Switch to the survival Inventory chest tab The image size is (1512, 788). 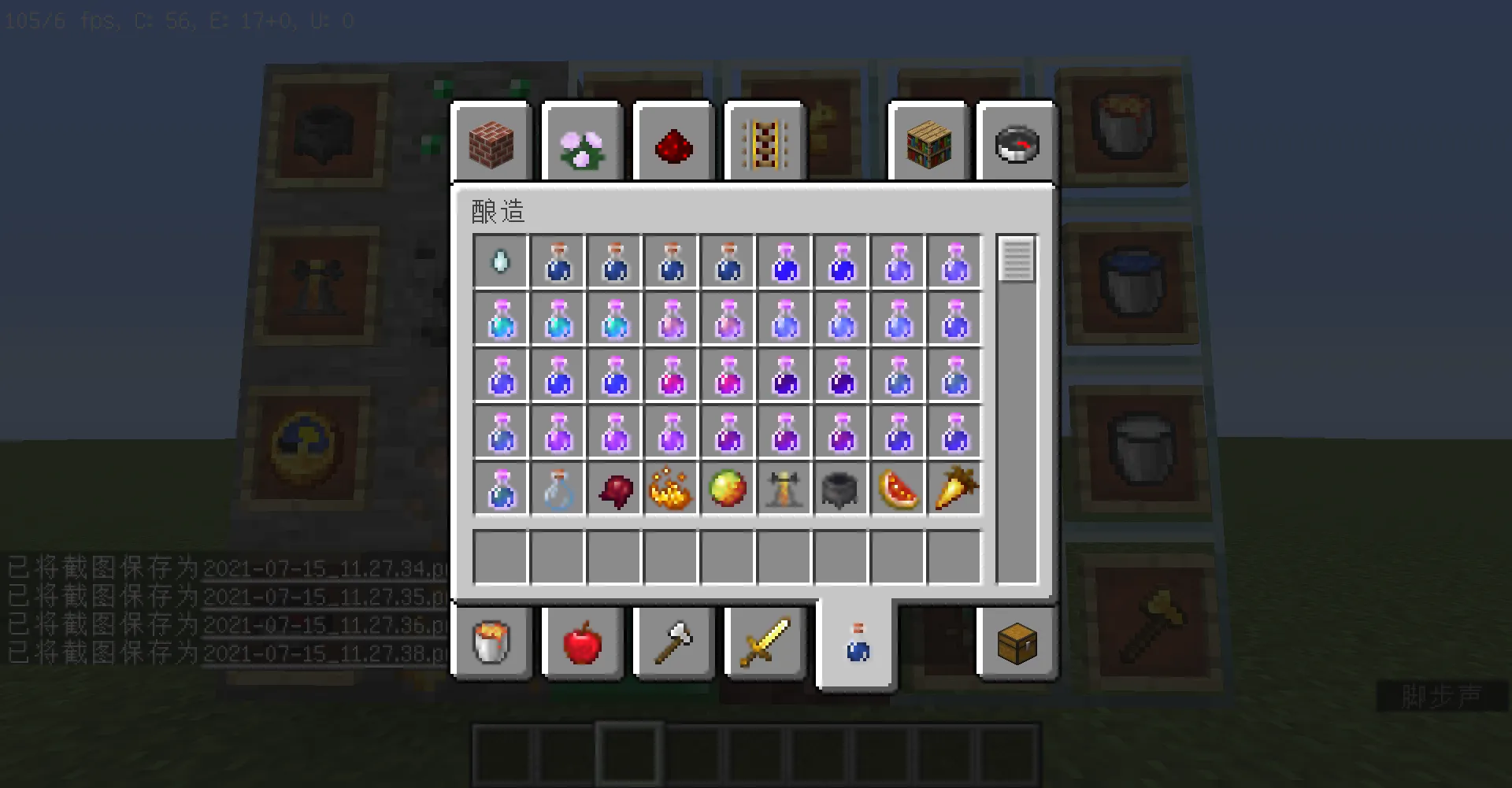(1015, 643)
